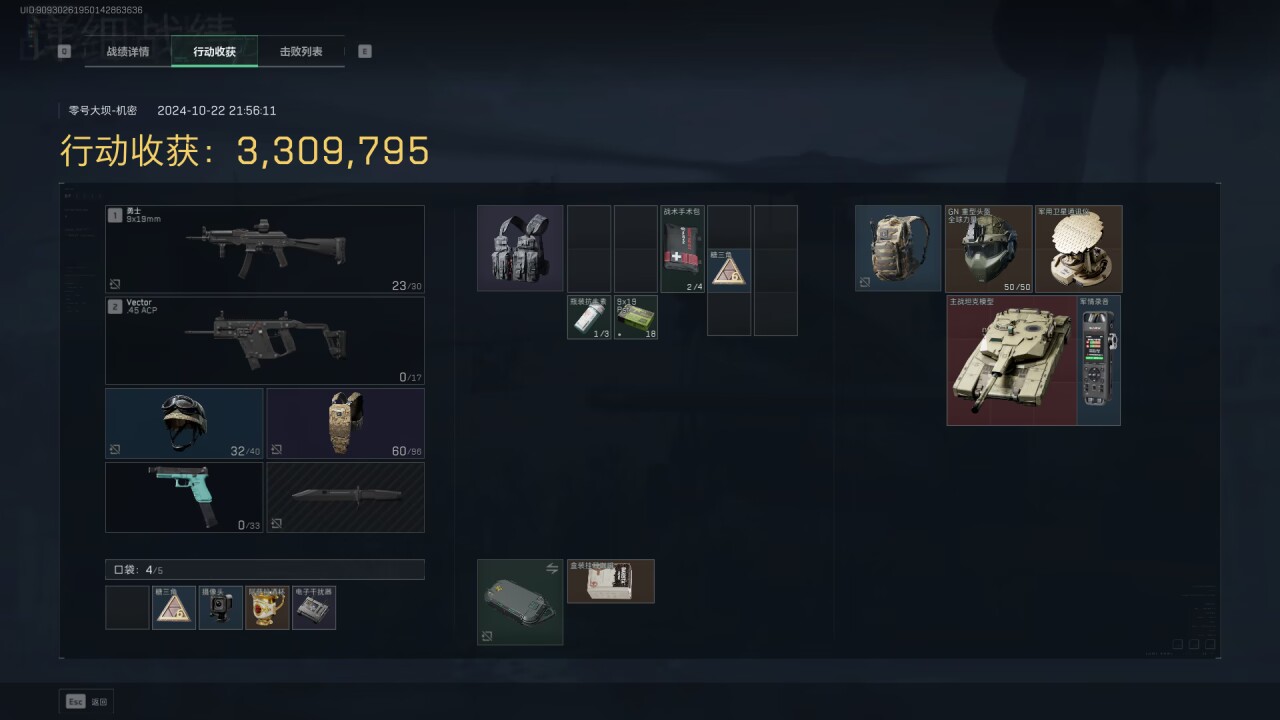The image size is (1280, 720).
Task: Switch to the 战绩详情 tab
Action: pyautogui.click(x=128, y=51)
